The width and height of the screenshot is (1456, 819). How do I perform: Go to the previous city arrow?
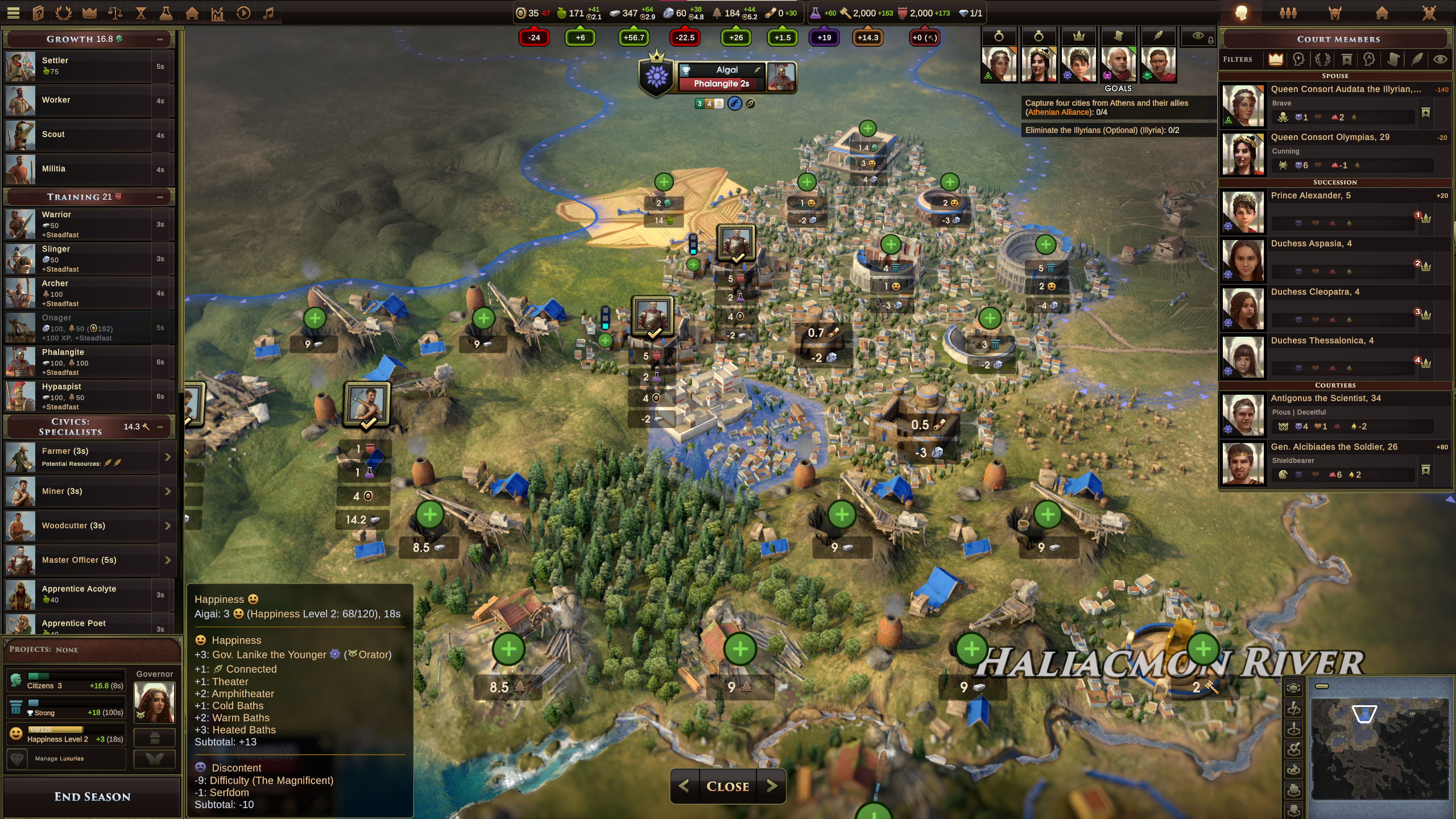tap(684, 786)
